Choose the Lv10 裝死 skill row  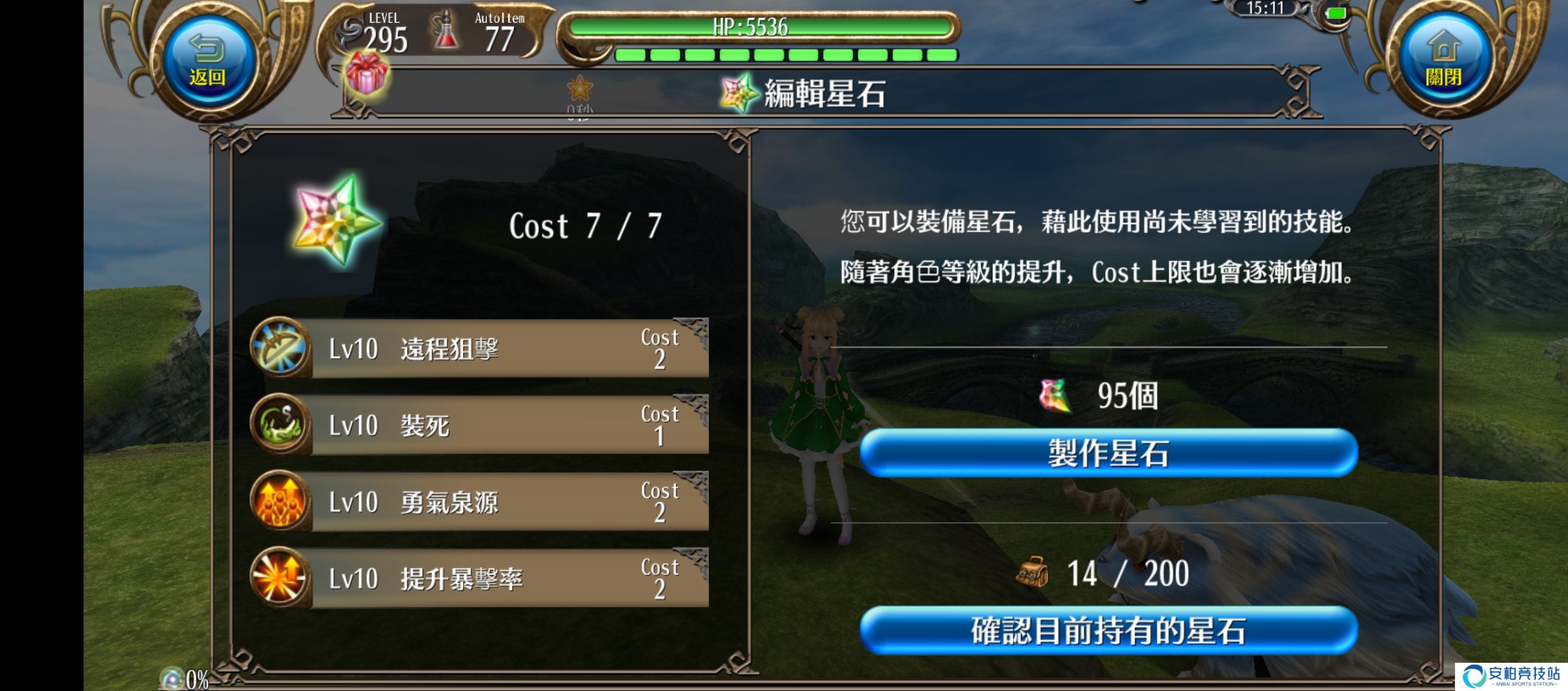[x=481, y=425]
